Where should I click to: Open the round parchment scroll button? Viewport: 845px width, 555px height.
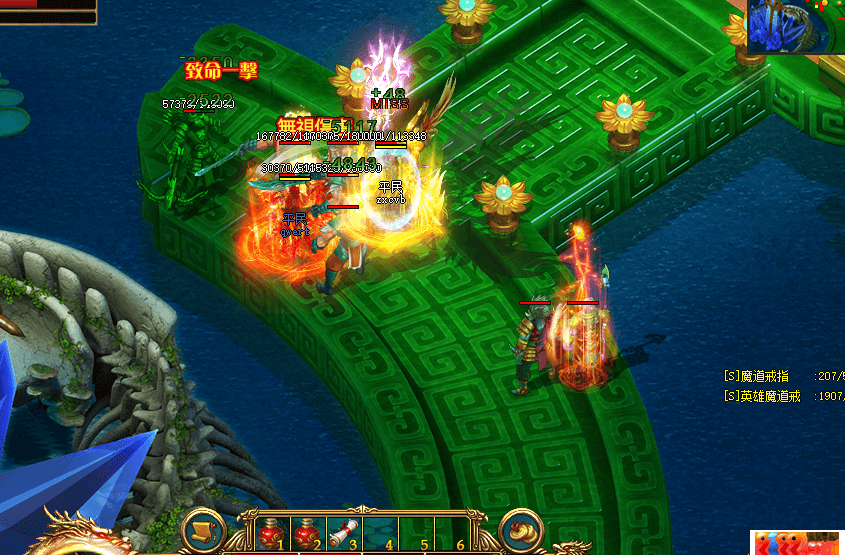[204, 531]
